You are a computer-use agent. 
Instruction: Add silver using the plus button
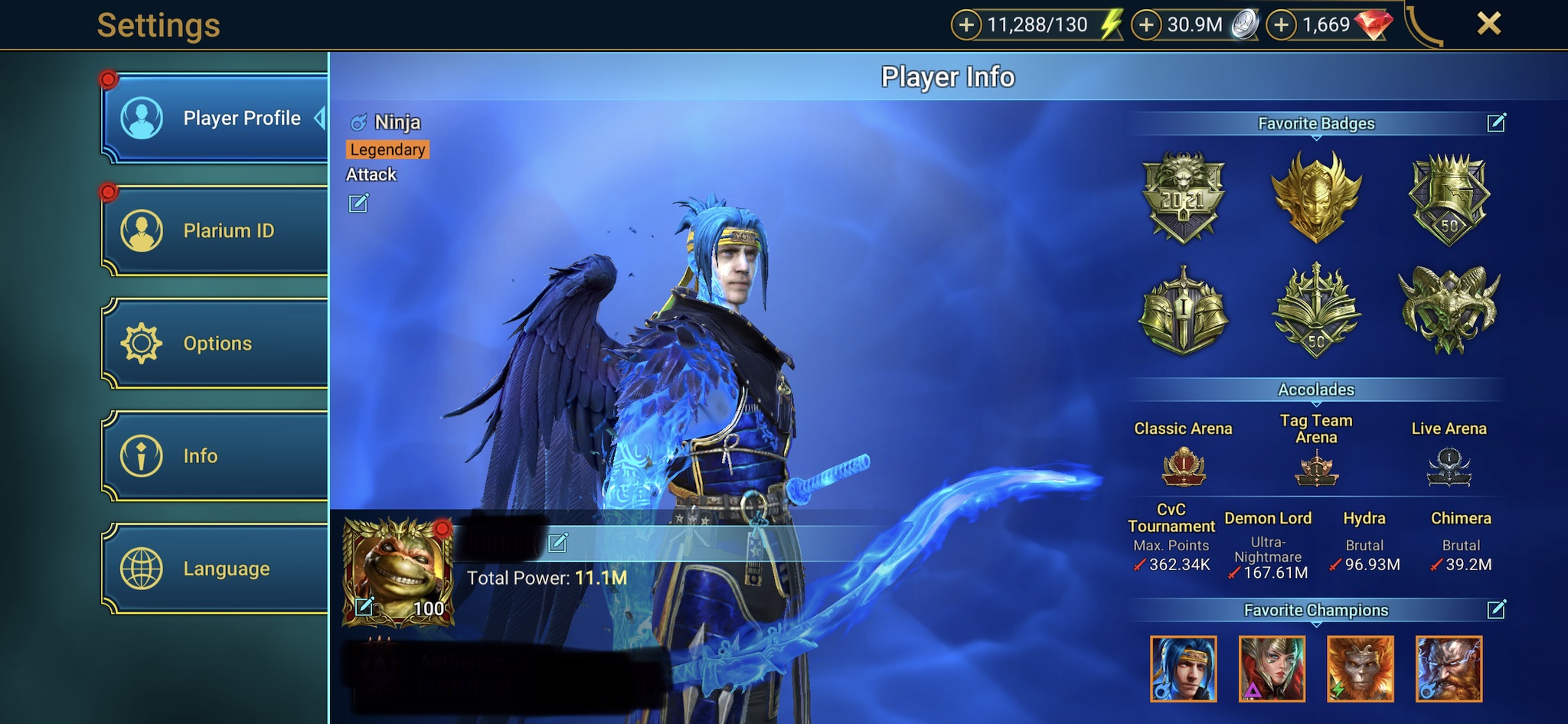point(1146,25)
